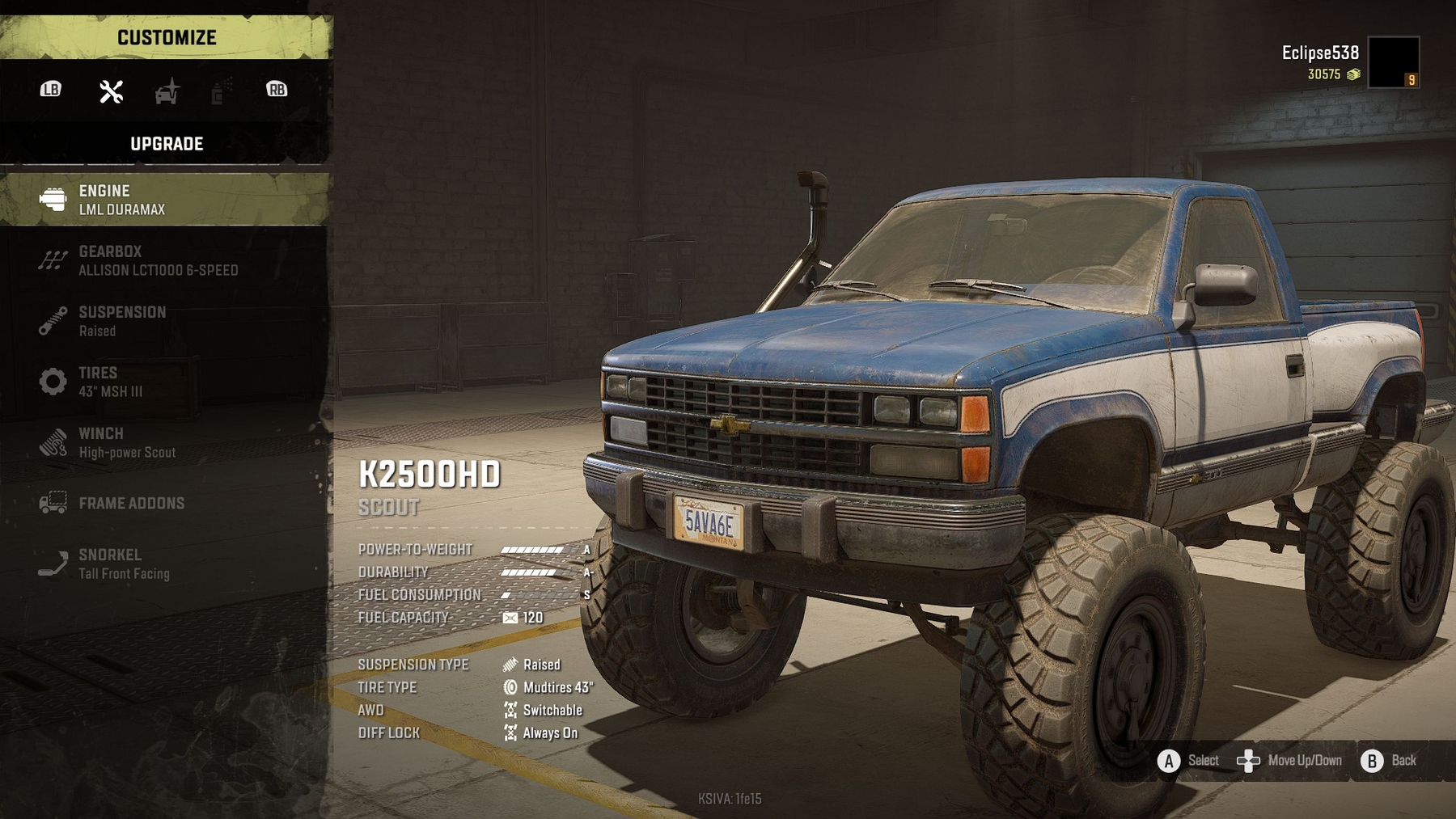The width and height of the screenshot is (1456, 819).
Task: Select the Engine LML Duramax entry
Action: 164,200
